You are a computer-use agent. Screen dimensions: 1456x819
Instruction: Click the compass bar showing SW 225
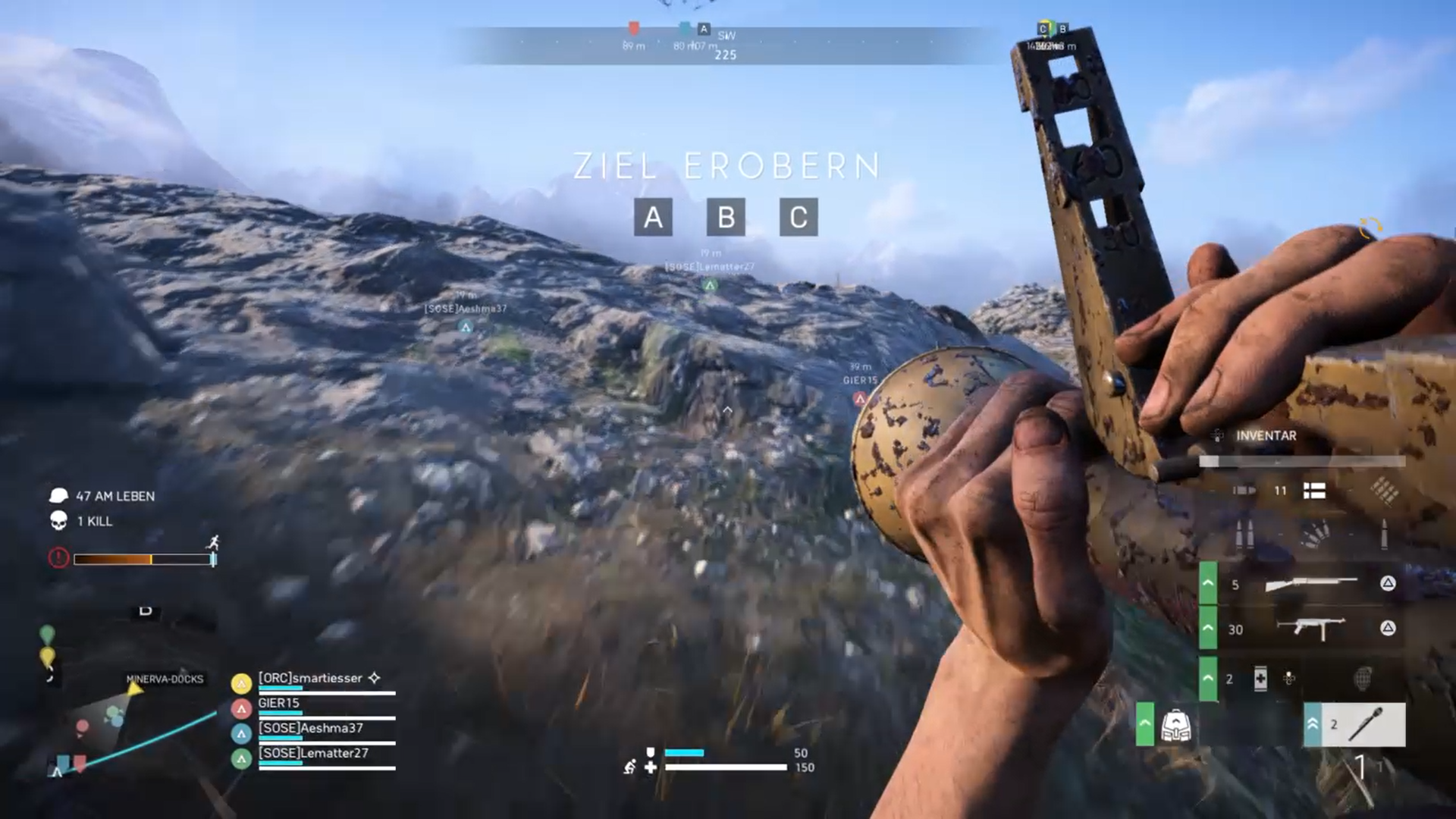coord(726,45)
